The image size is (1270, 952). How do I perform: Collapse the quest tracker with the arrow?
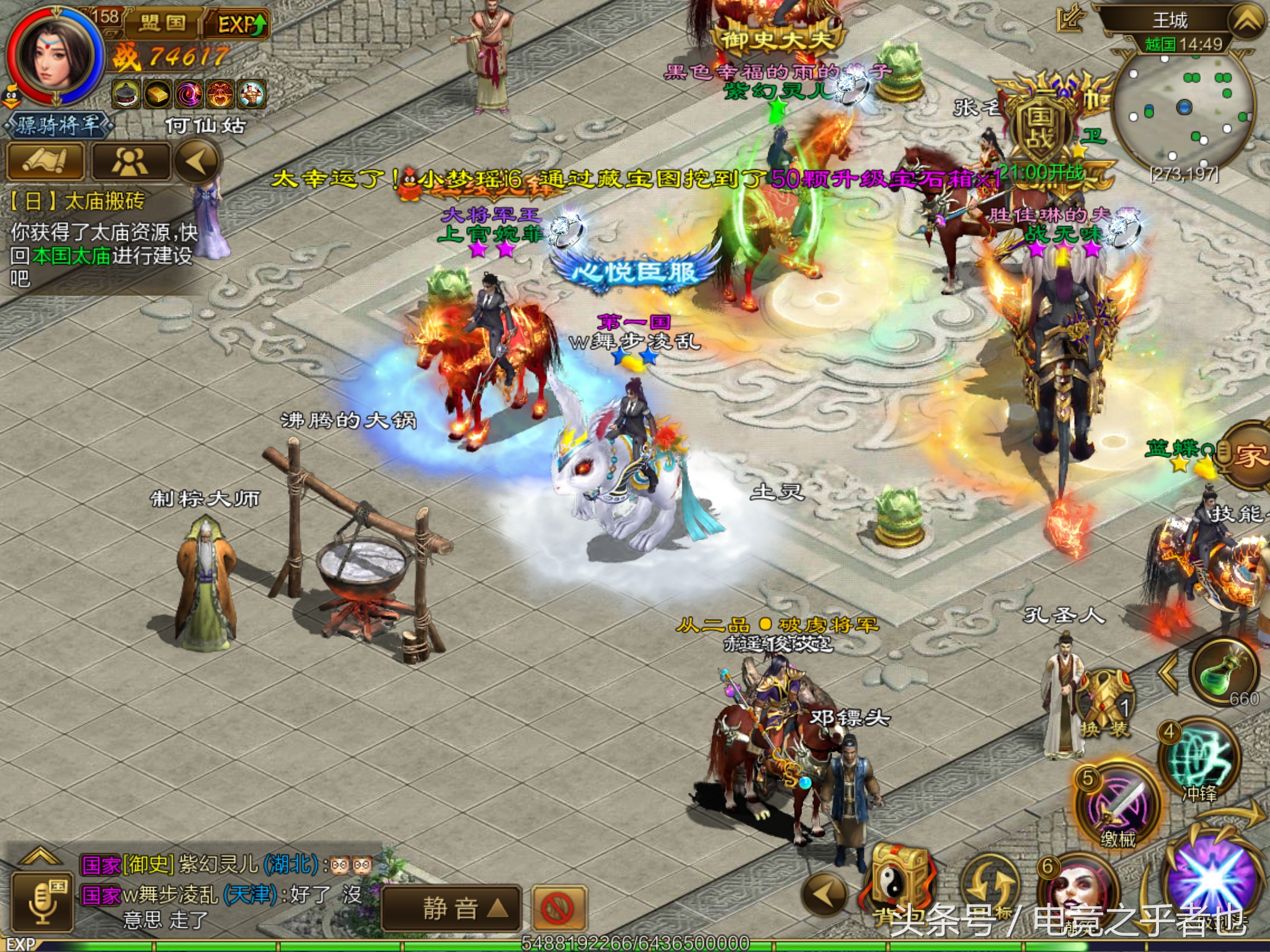[197, 161]
